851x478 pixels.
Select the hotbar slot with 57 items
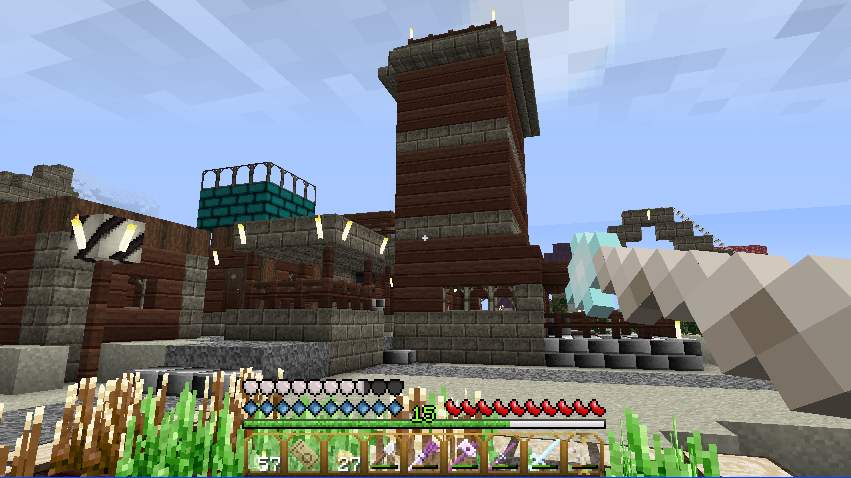(267, 454)
